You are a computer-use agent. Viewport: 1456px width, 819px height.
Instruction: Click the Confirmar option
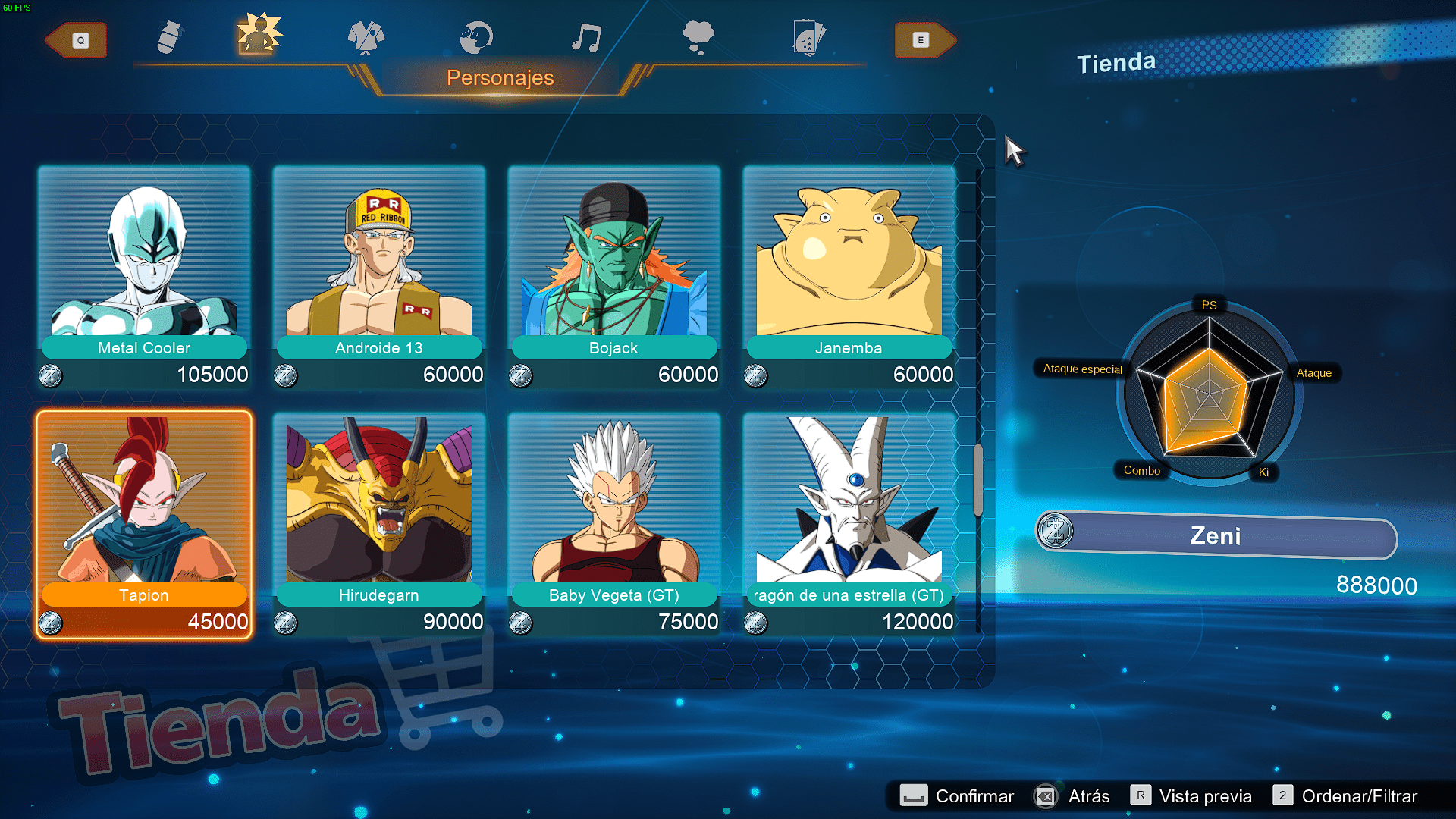[957, 796]
